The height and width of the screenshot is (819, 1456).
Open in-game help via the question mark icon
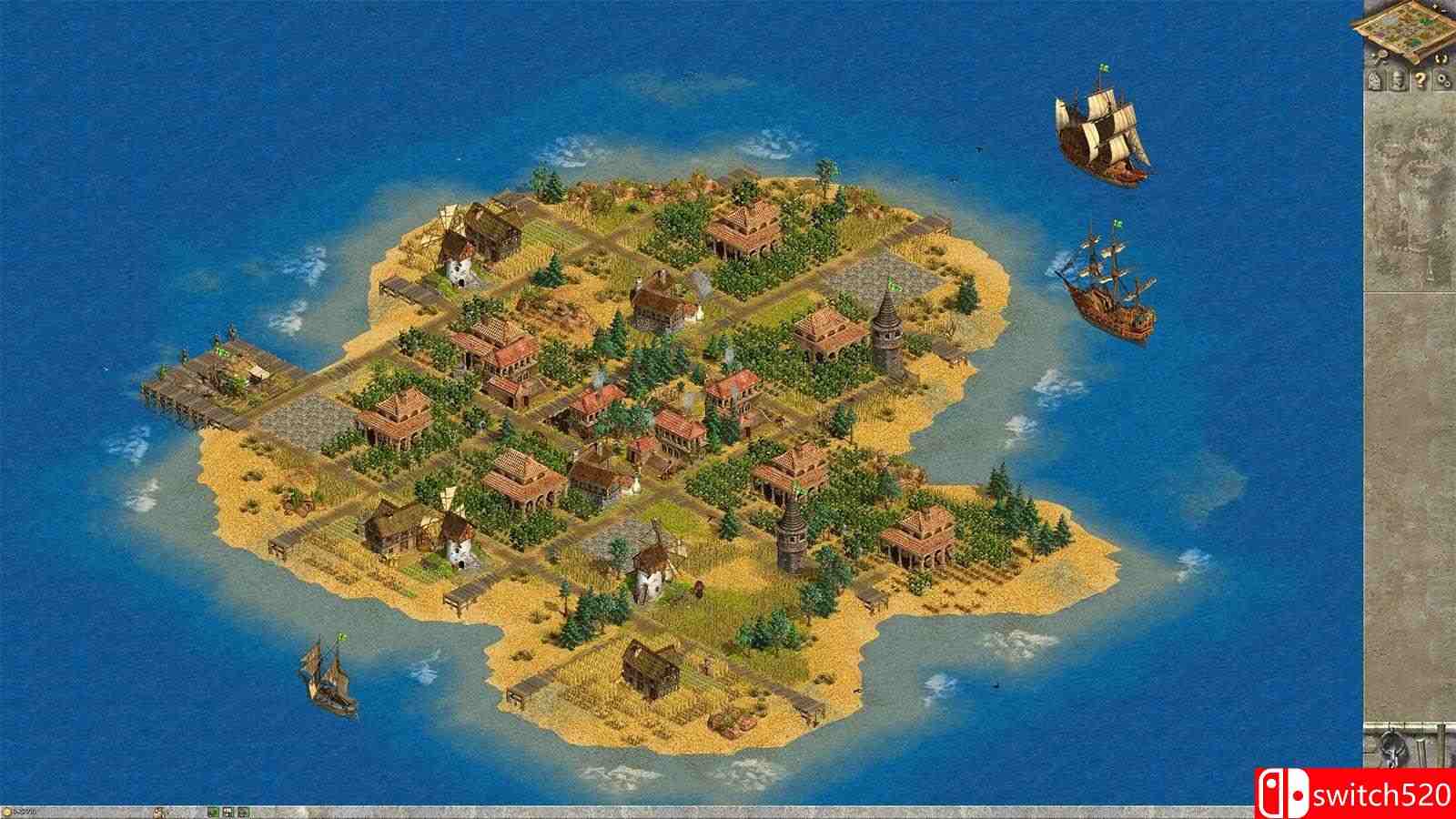tap(1421, 79)
